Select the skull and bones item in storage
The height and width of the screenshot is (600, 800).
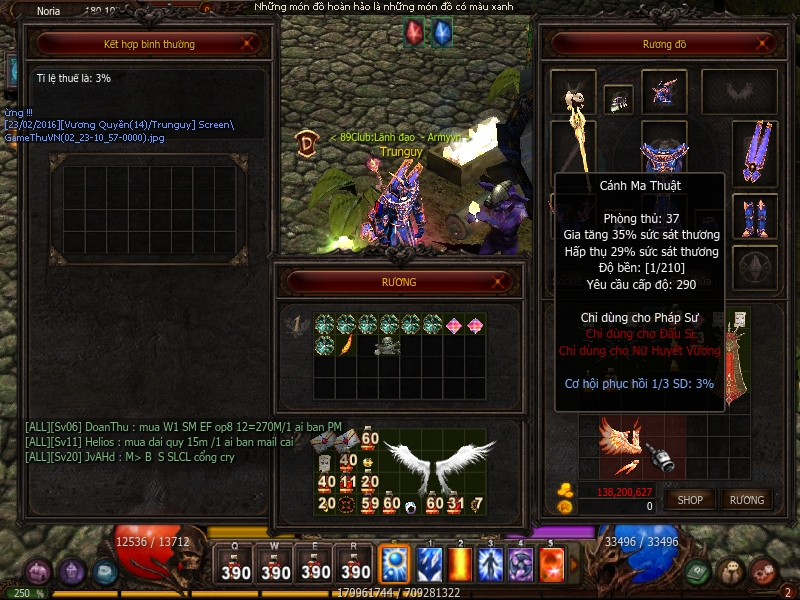388,346
